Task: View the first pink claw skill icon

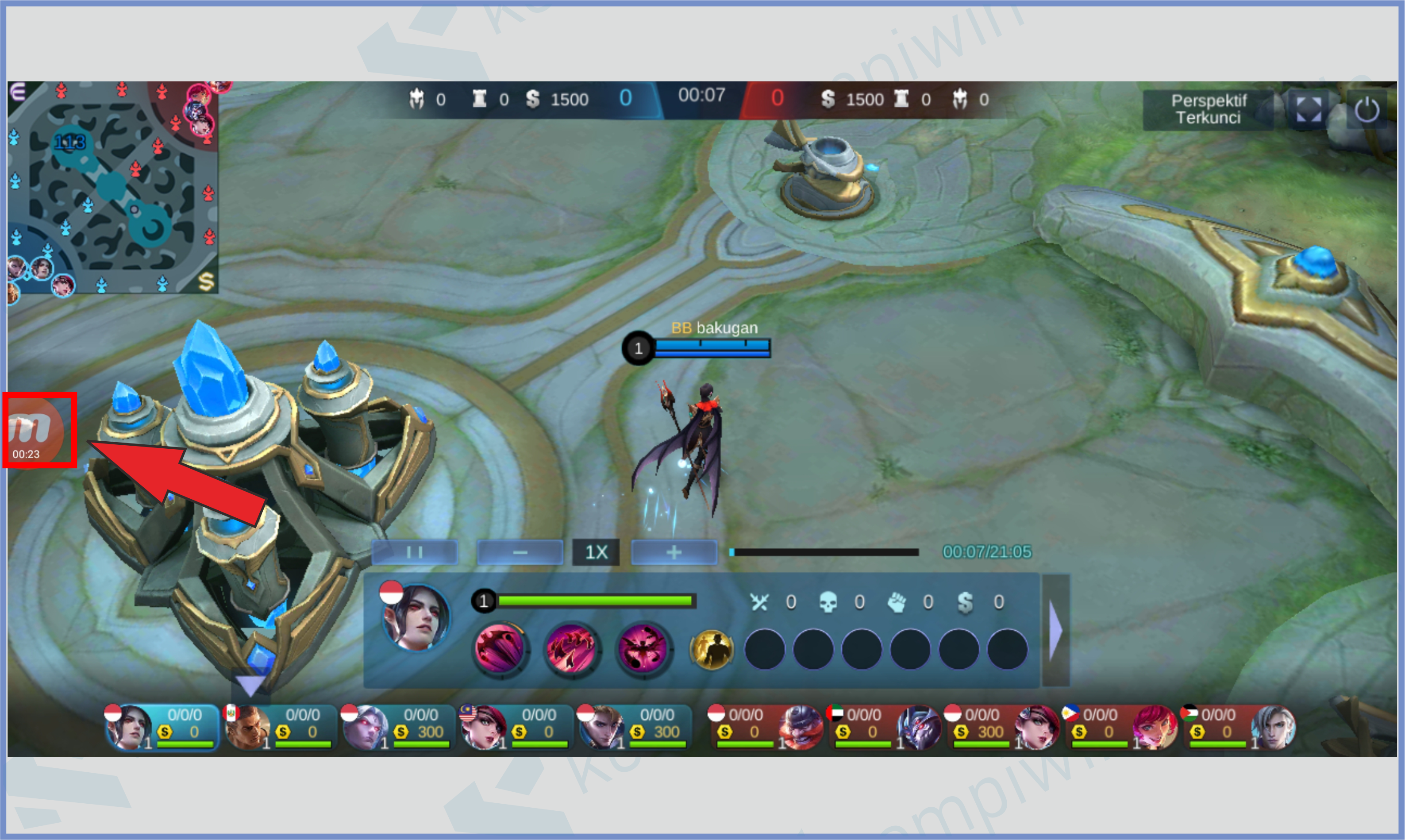Action: point(500,649)
